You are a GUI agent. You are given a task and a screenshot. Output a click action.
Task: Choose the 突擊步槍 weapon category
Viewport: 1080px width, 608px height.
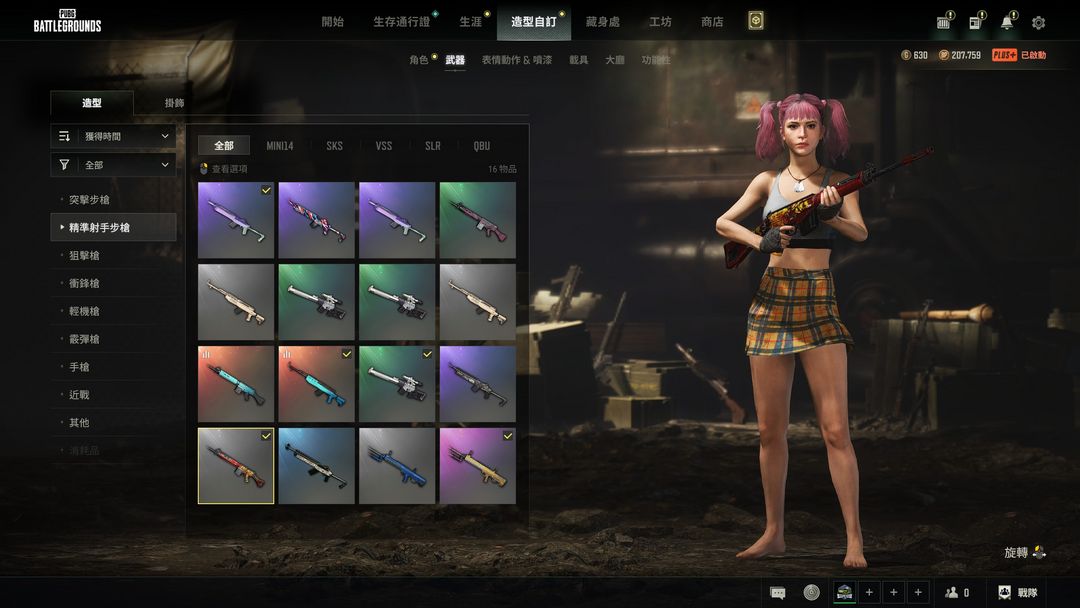click(x=89, y=200)
